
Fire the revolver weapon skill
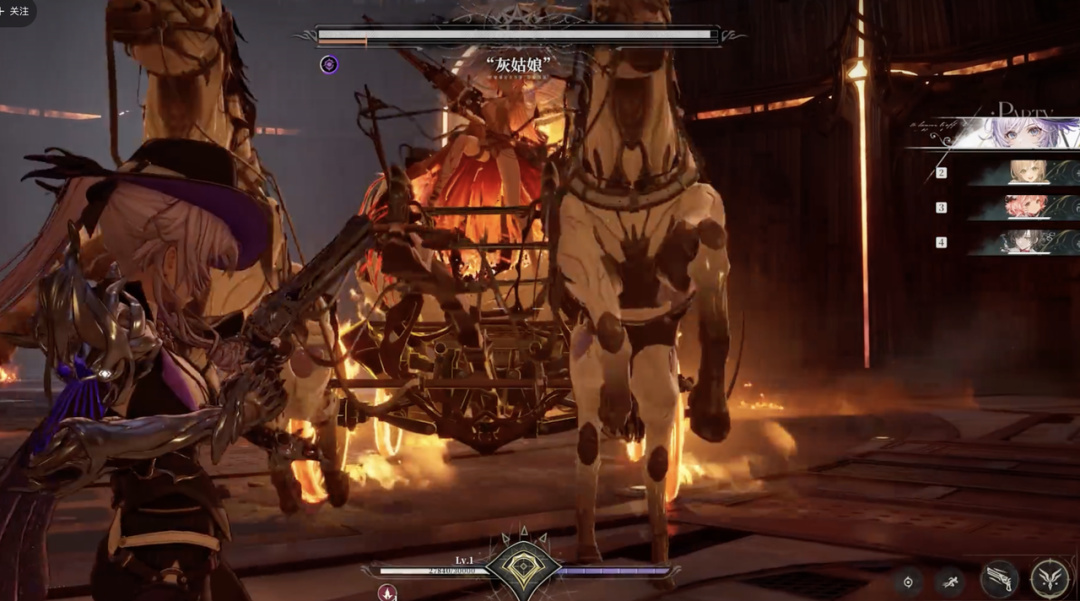pos(999,579)
